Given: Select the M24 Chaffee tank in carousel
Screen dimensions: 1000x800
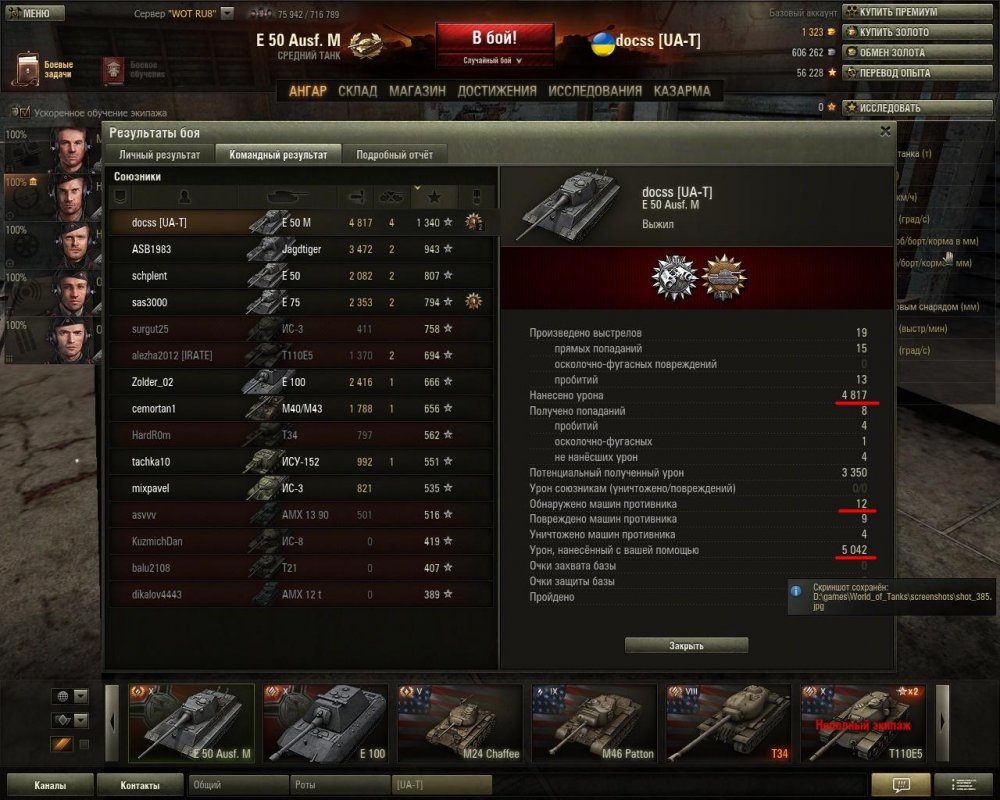Looking at the screenshot, I should [x=460, y=723].
